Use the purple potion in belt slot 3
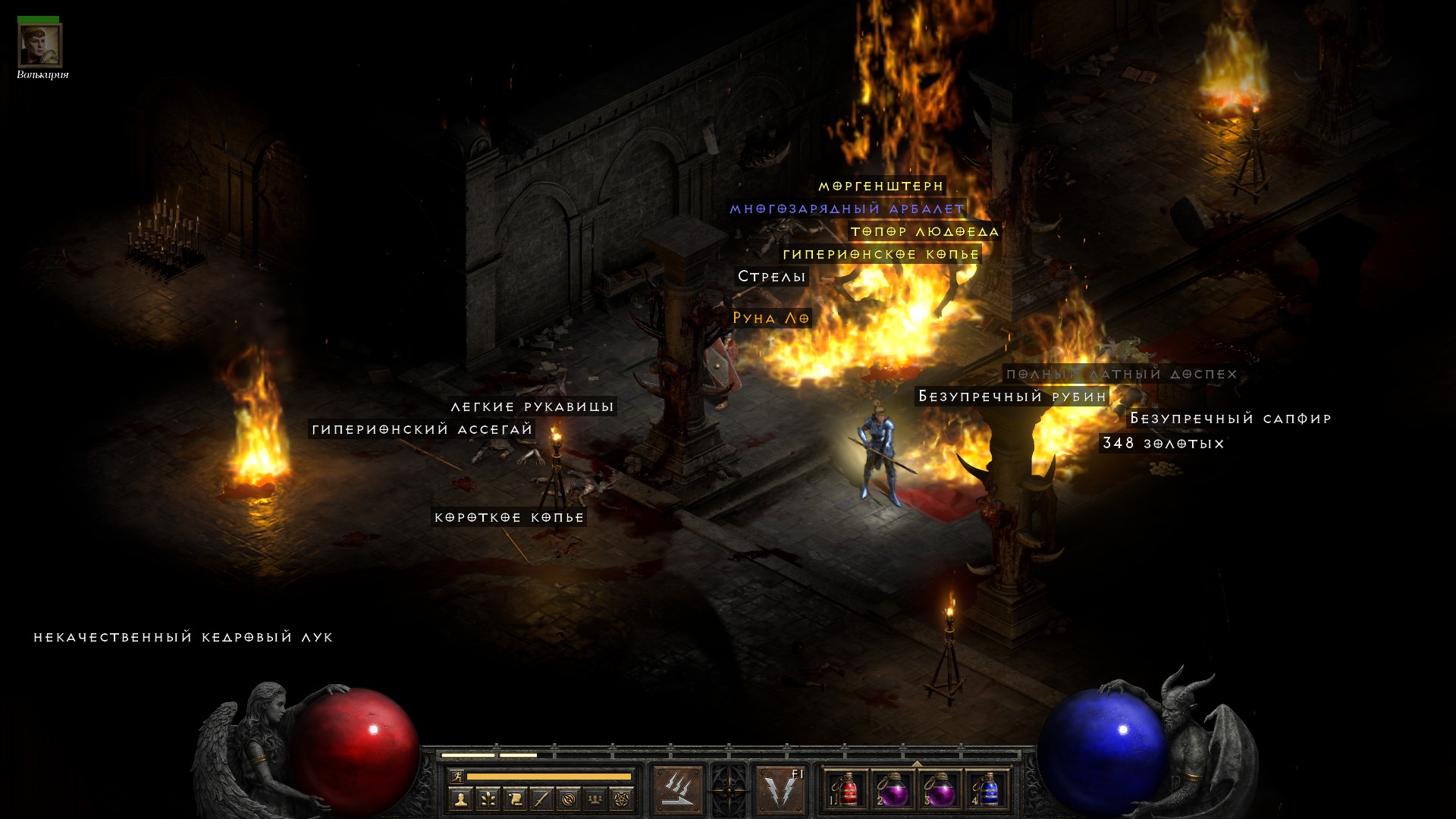1456x819 pixels. [941, 791]
